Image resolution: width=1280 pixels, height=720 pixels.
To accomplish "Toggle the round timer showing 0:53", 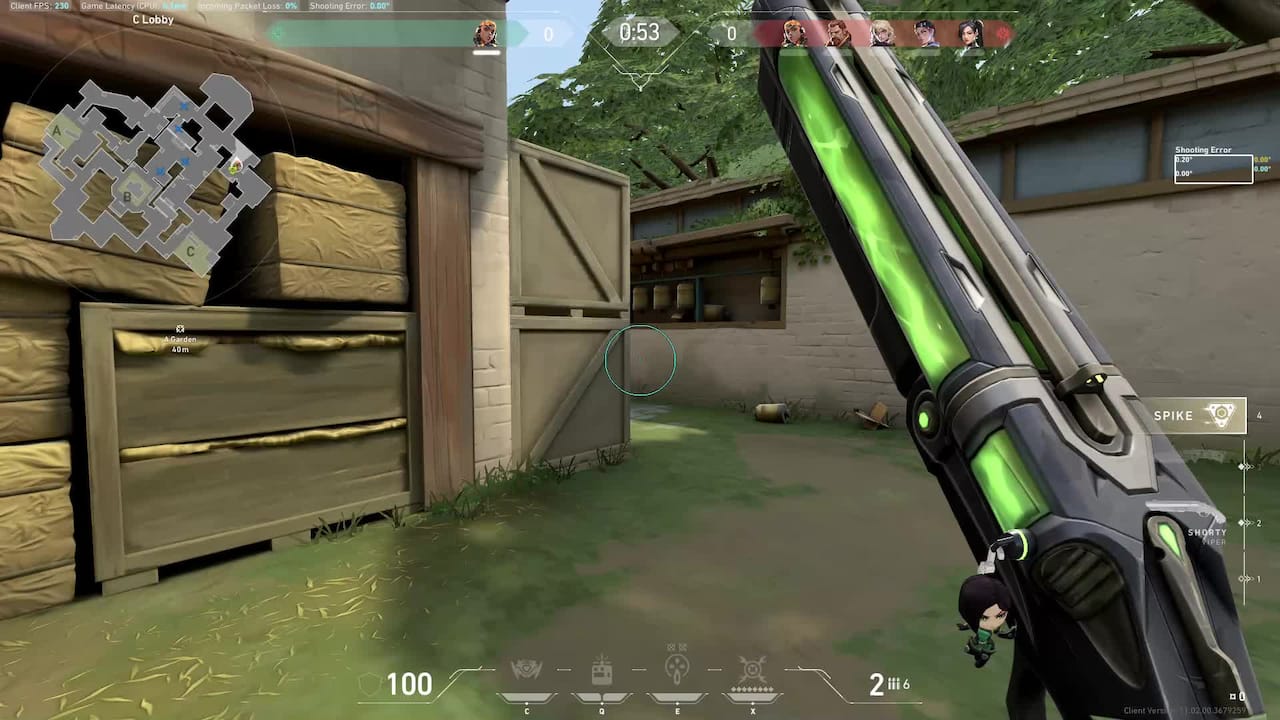I will click(640, 32).
